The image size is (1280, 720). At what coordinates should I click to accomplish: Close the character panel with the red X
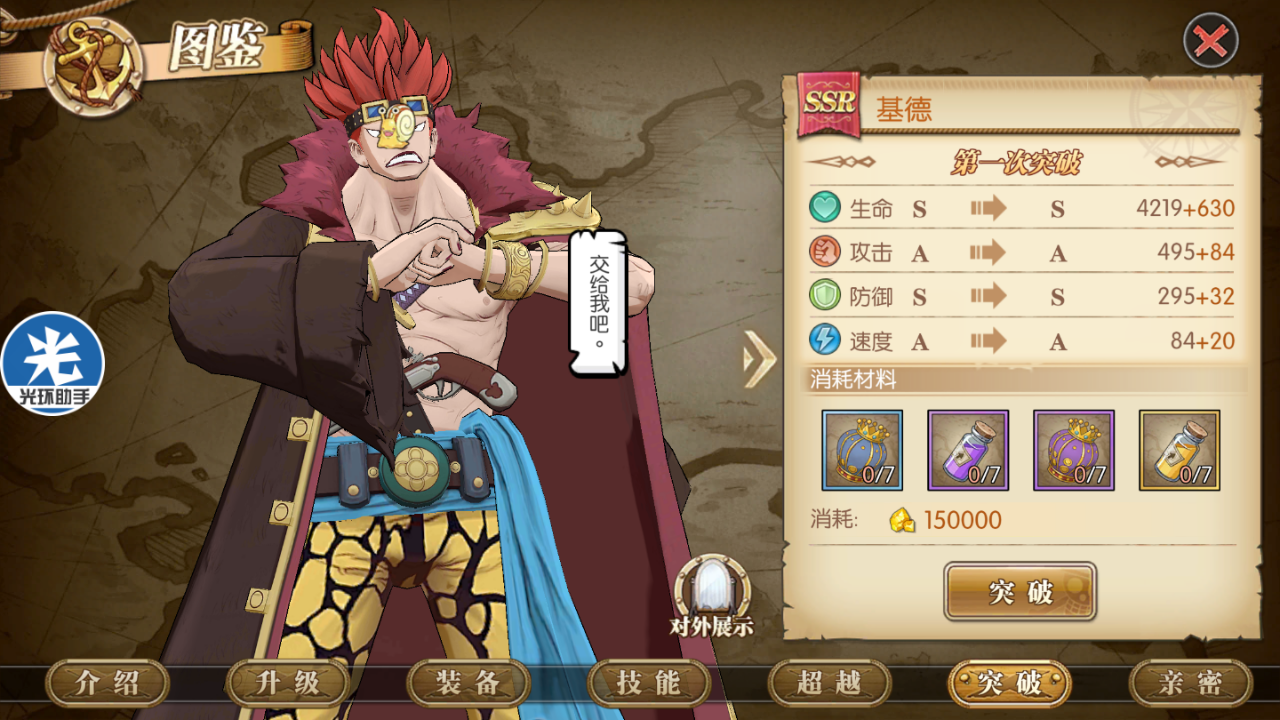(1211, 41)
